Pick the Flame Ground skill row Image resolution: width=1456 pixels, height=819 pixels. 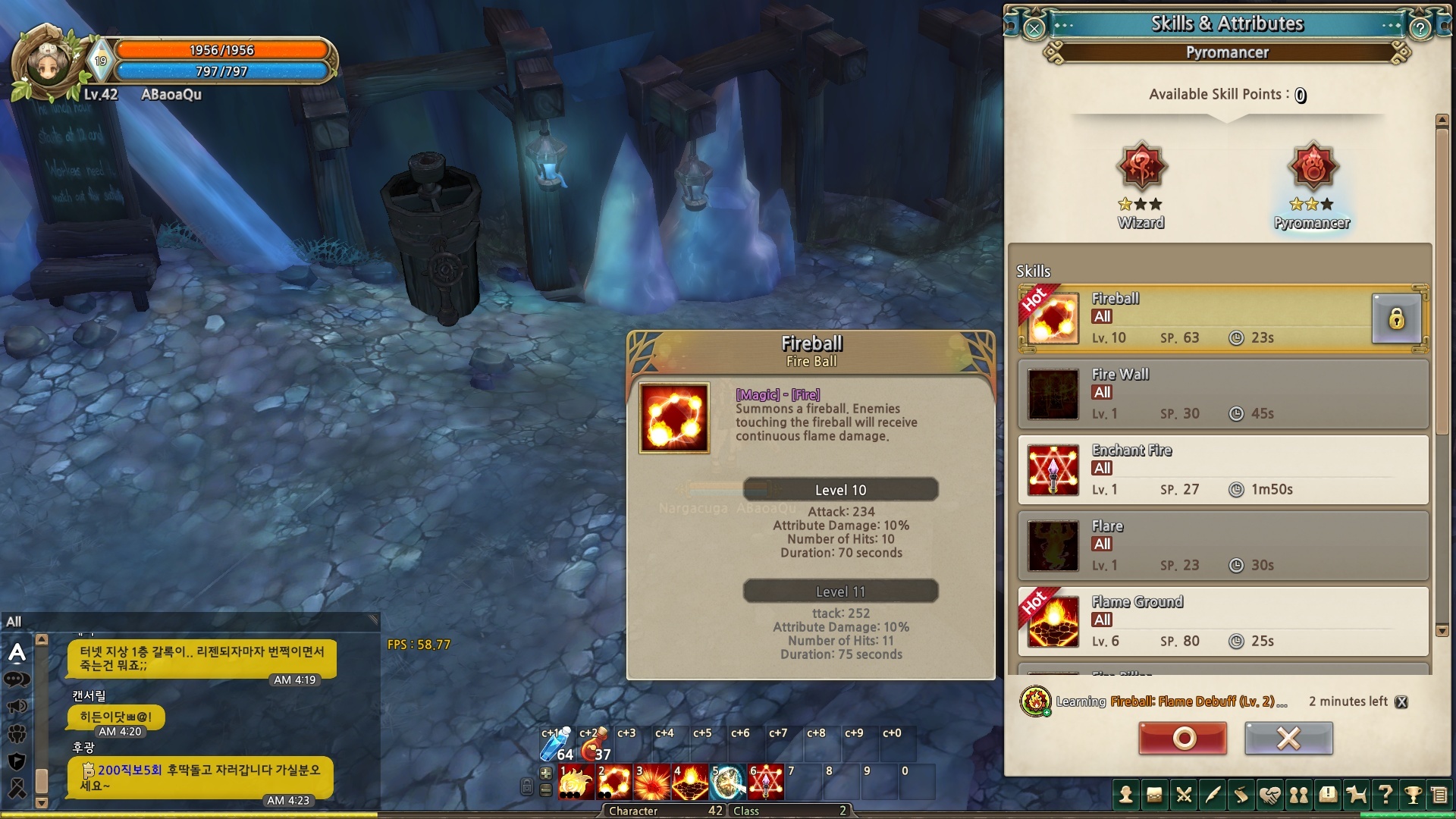click(x=1222, y=622)
